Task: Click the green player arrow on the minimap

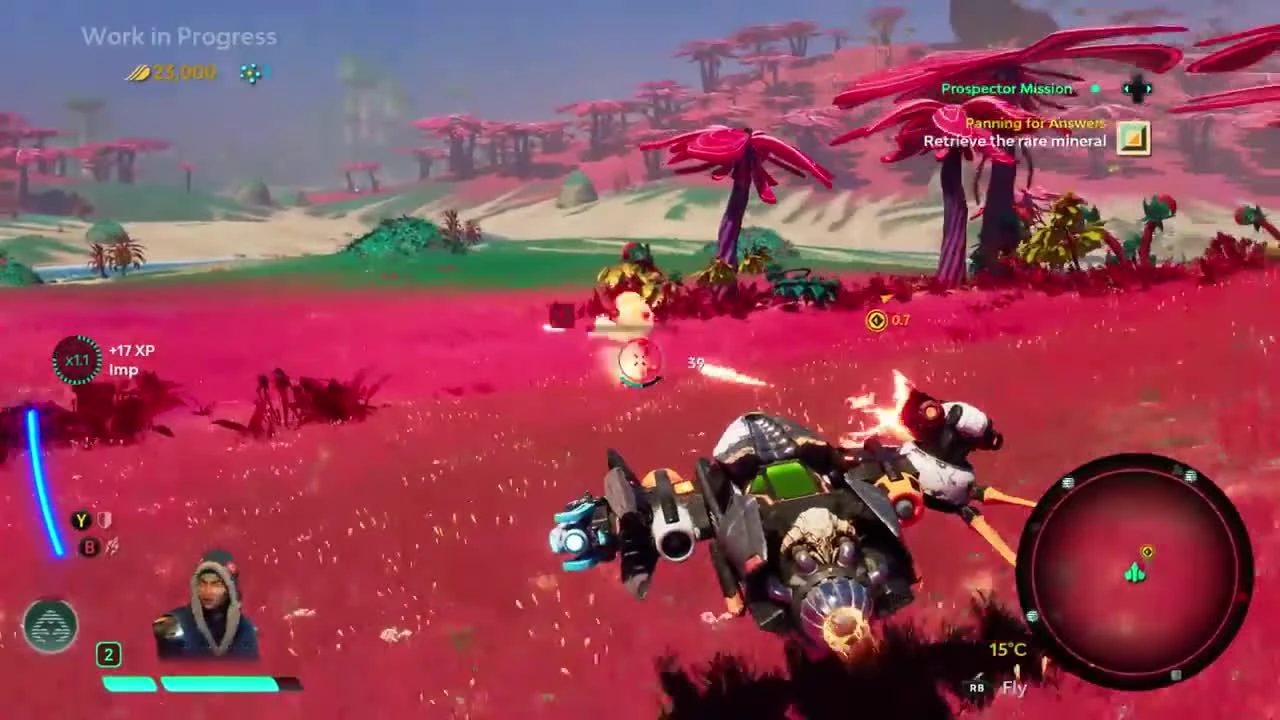Action: [x=1133, y=572]
